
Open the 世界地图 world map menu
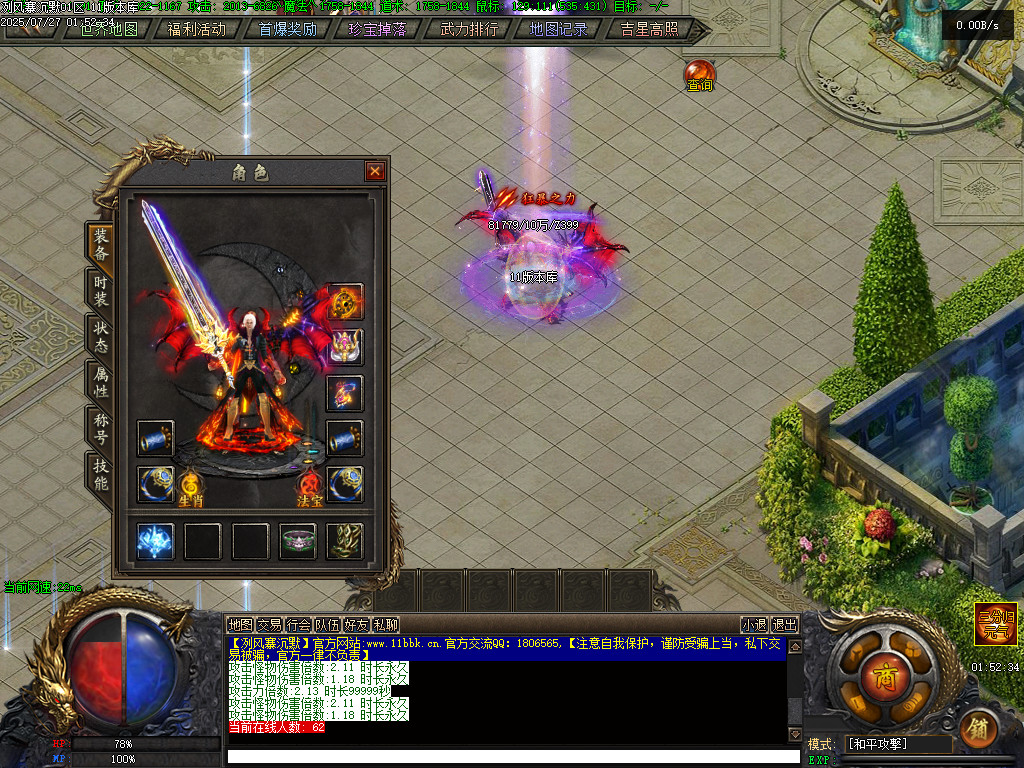[108, 29]
